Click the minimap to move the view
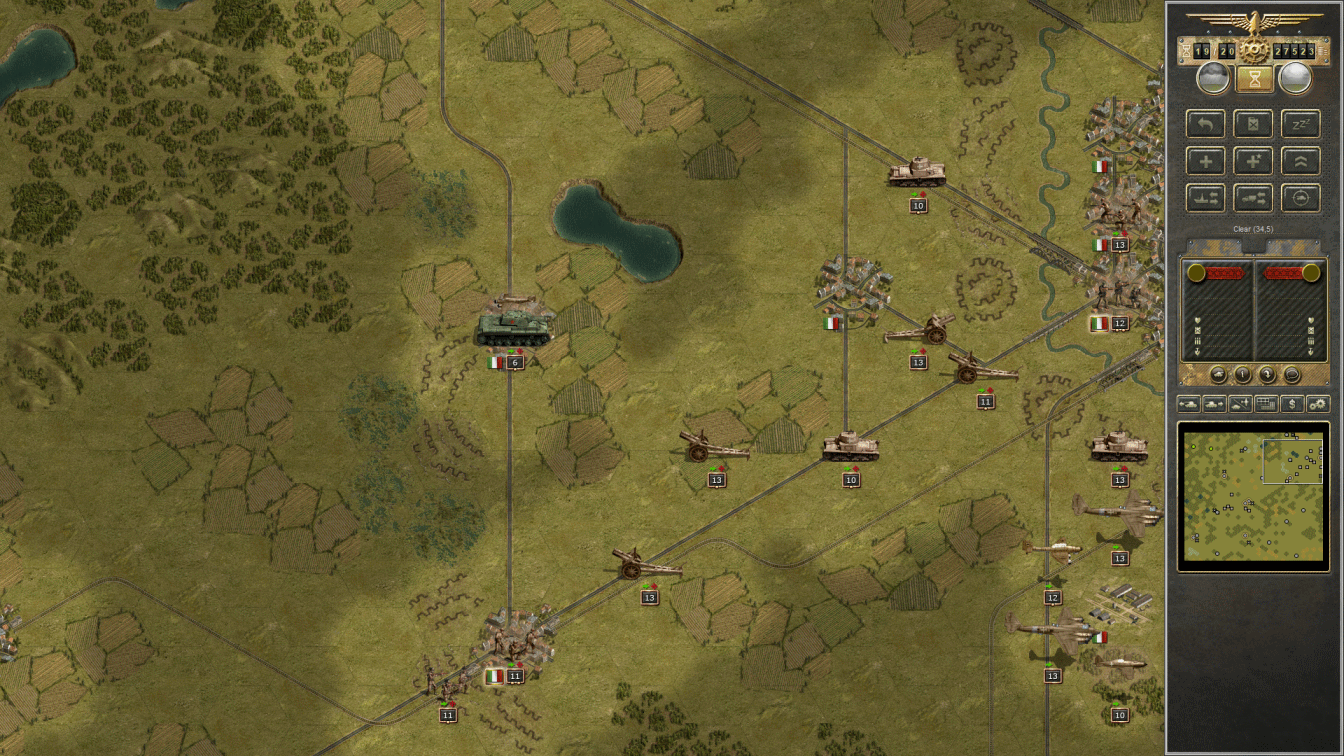This screenshot has width=1344, height=756. 1253,497
